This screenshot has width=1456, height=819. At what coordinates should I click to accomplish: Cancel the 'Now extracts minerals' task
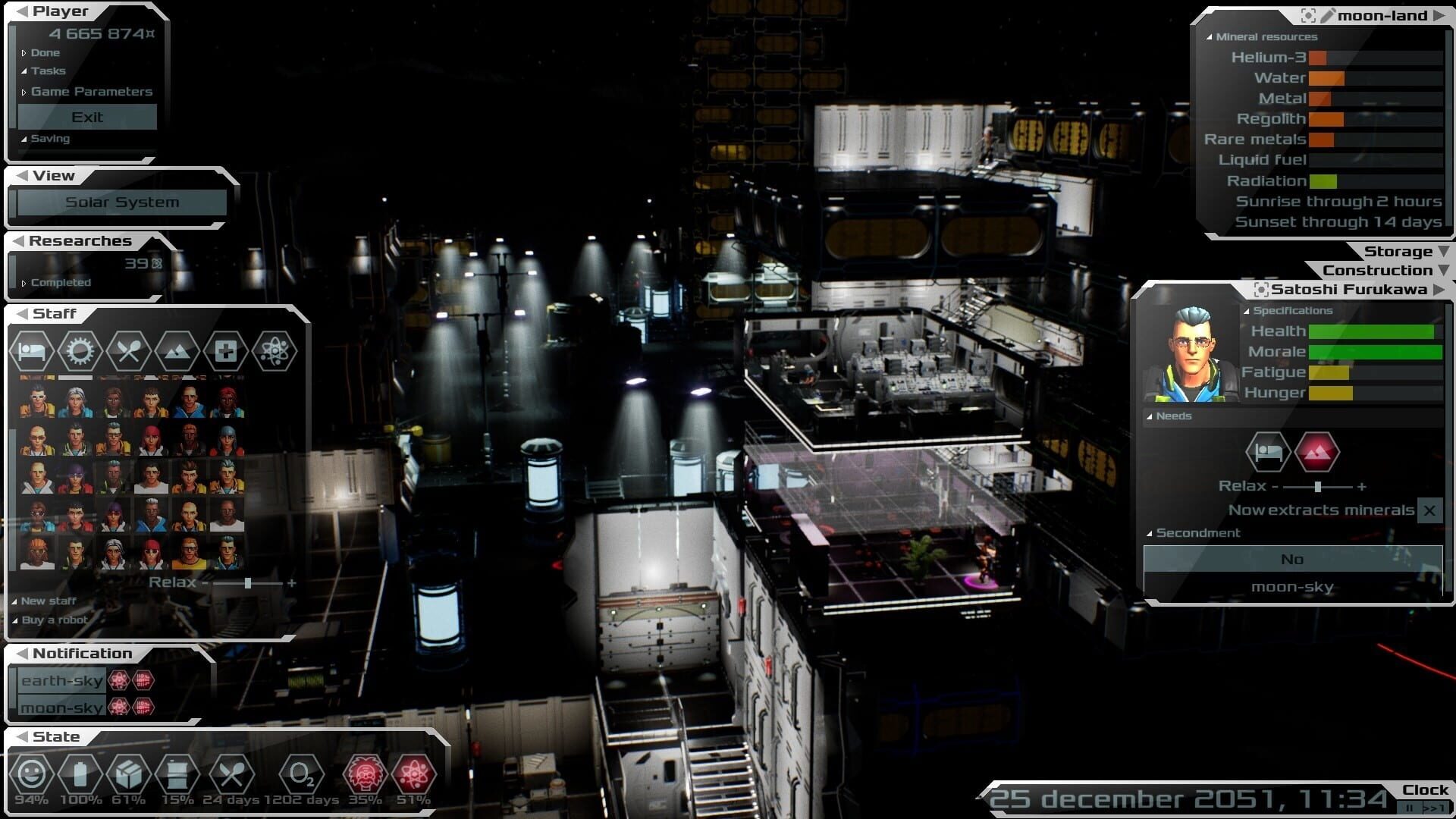pos(1429,510)
